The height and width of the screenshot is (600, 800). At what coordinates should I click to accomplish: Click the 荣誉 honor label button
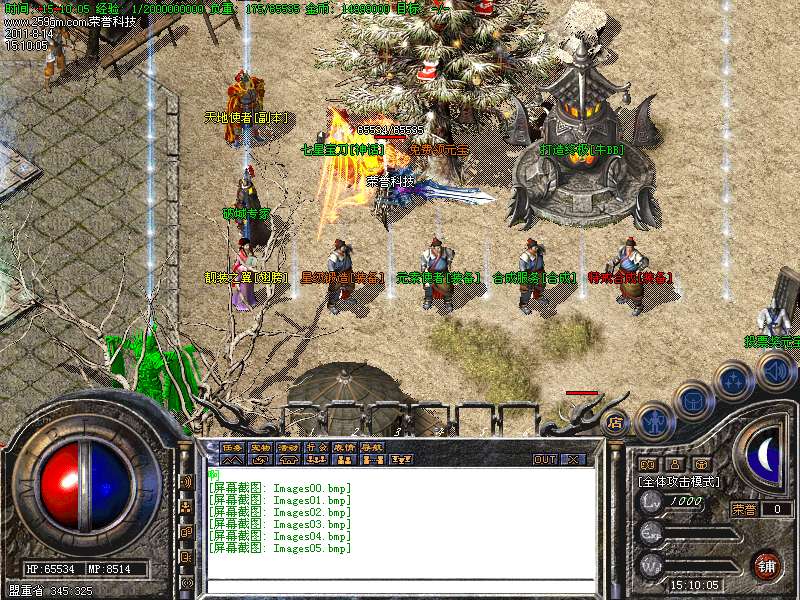743,509
